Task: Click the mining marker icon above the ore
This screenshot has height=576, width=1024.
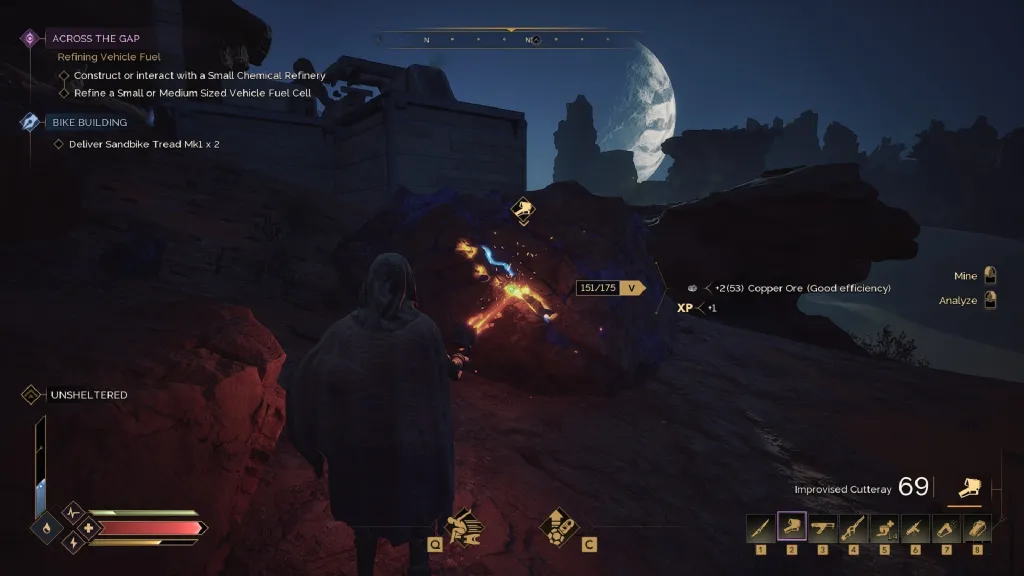Action: pyautogui.click(x=520, y=209)
